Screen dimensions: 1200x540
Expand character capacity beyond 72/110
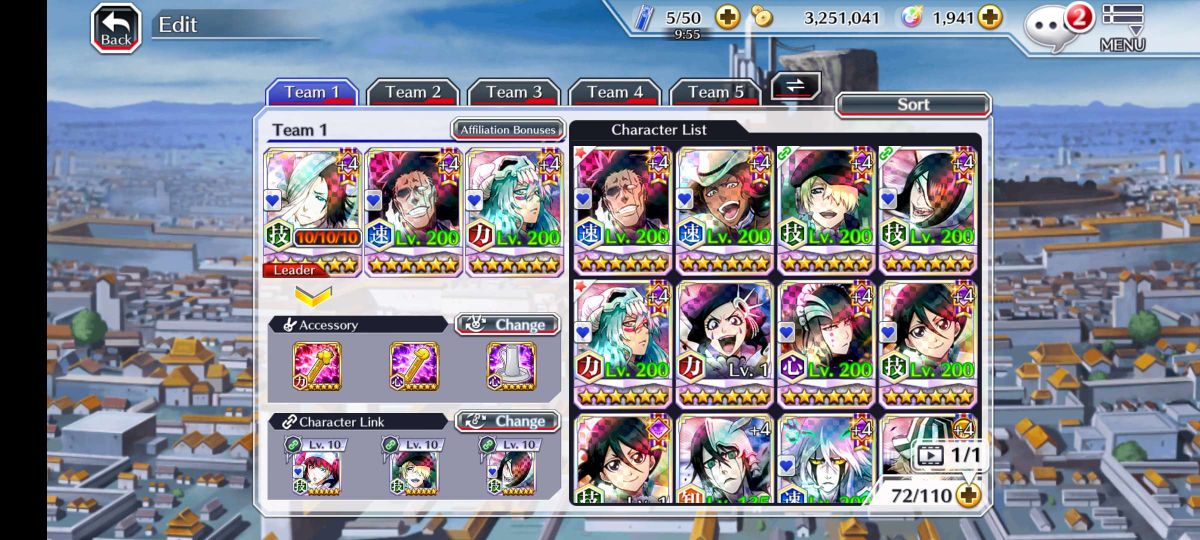pos(967,494)
